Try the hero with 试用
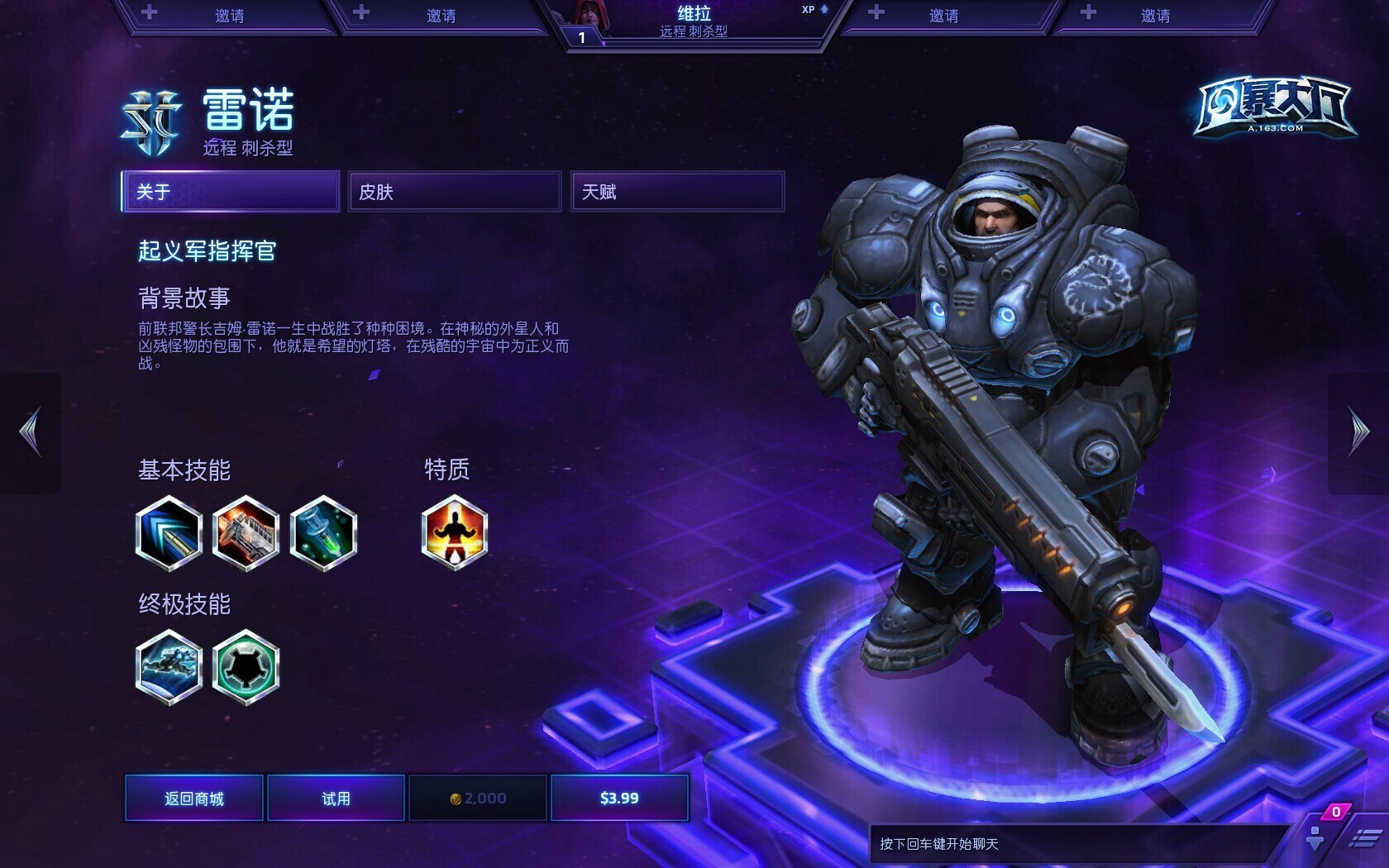The image size is (1389, 868). [336, 798]
